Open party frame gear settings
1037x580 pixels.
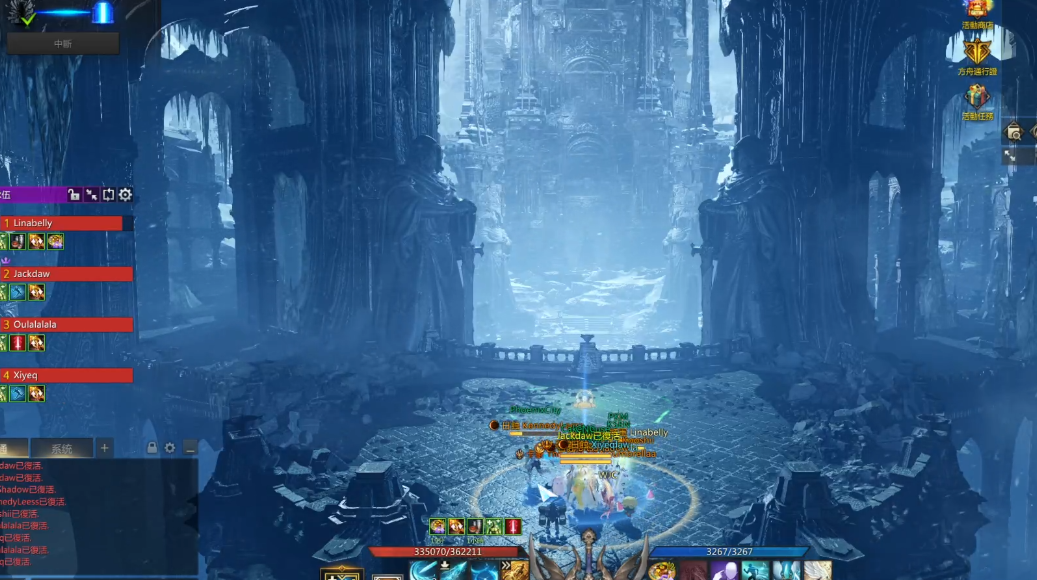pos(126,195)
